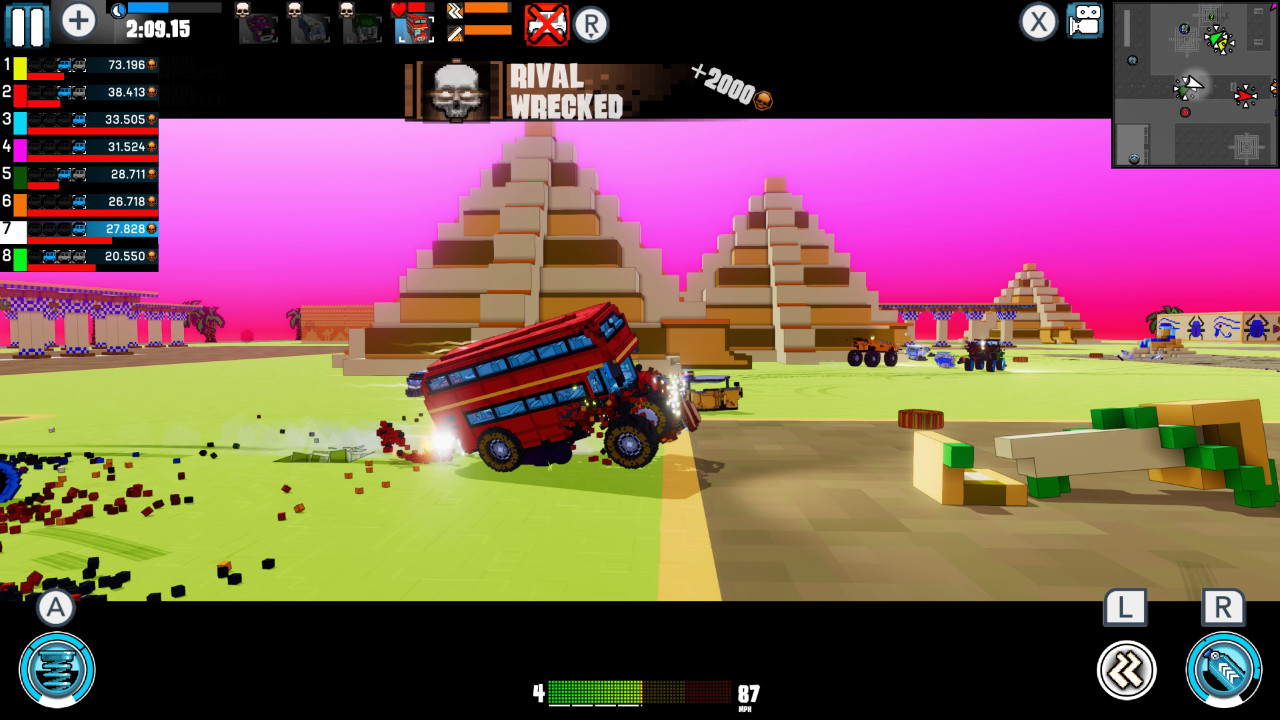Screen dimensions: 1280x720
Task: Click the X button to dismiss the HUD overlay
Action: pos(1037,21)
